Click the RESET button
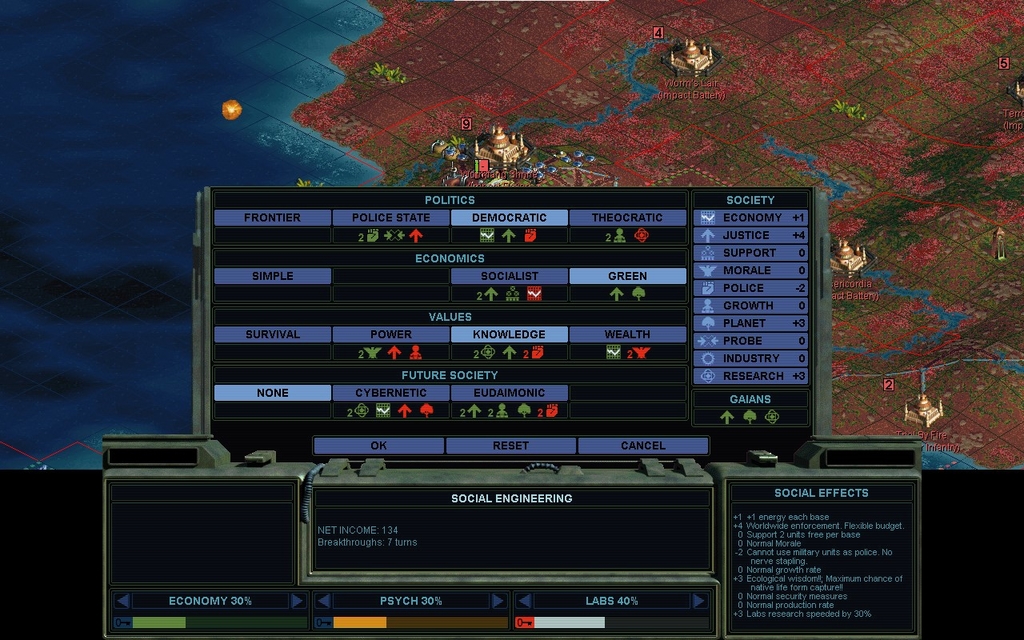The height and width of the screenshot is (640, 1024). pos(510,446)
